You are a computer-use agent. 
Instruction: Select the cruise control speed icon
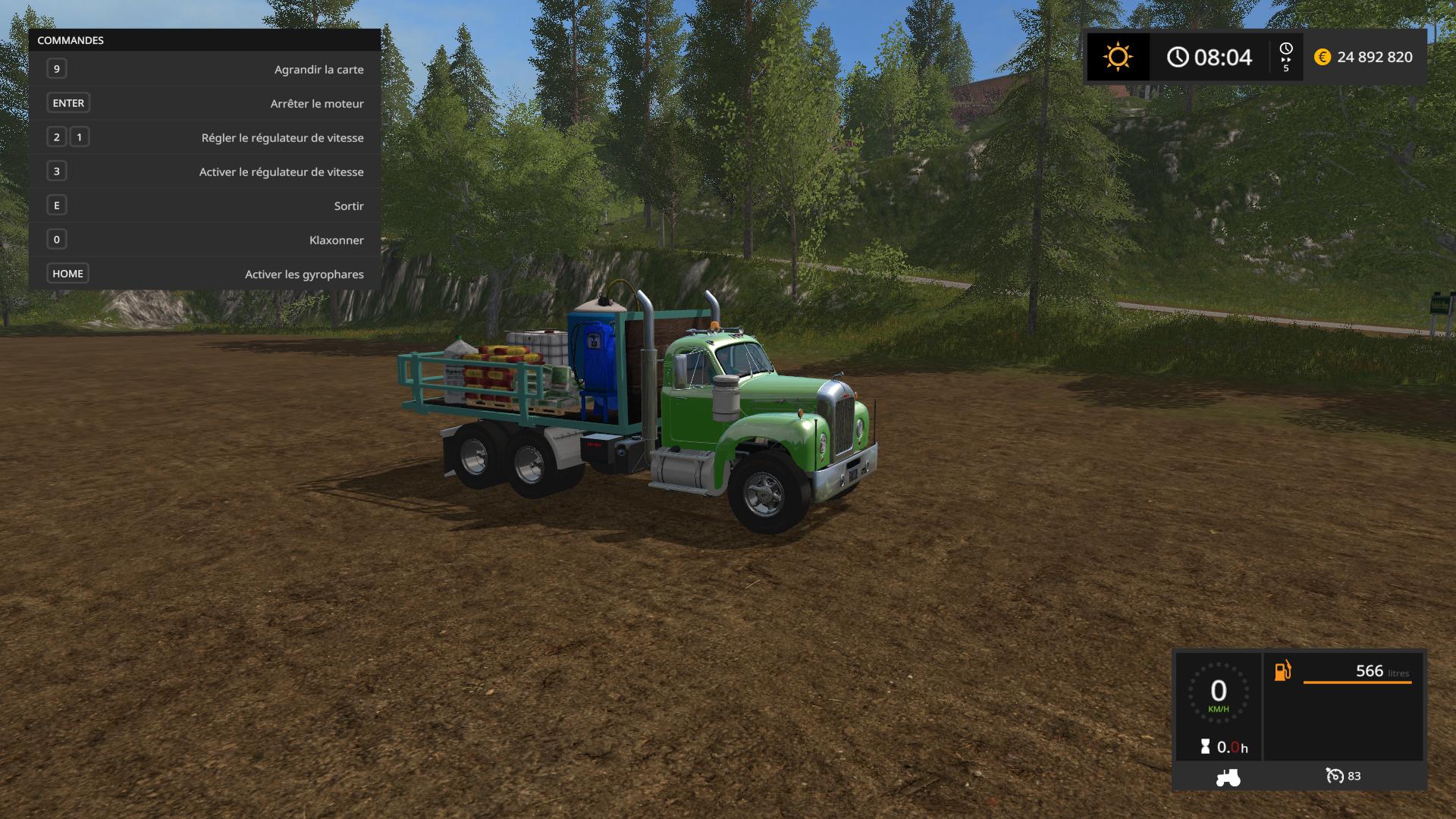[x=1334, y=776]
